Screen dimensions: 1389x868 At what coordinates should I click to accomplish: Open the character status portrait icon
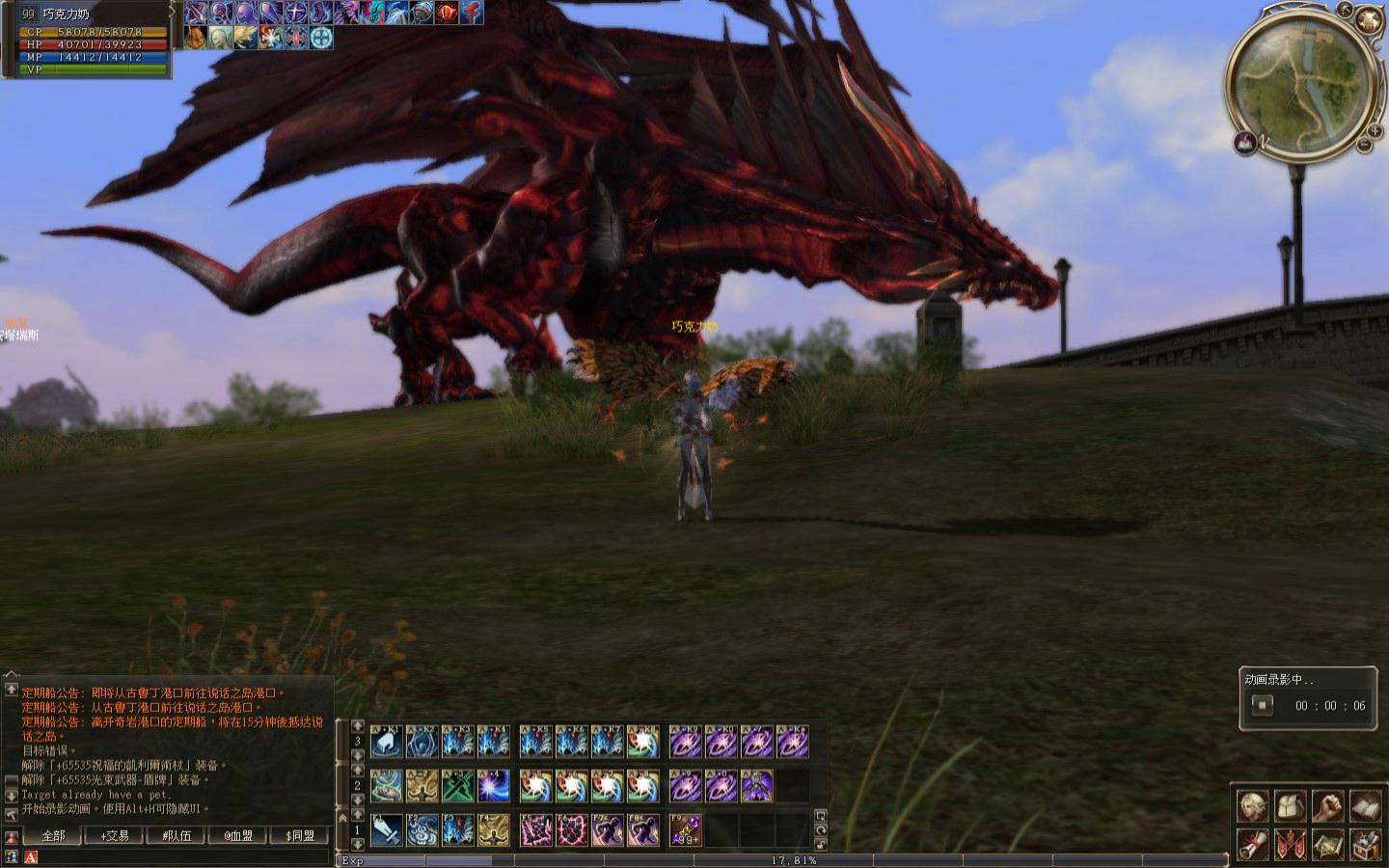1252,806
